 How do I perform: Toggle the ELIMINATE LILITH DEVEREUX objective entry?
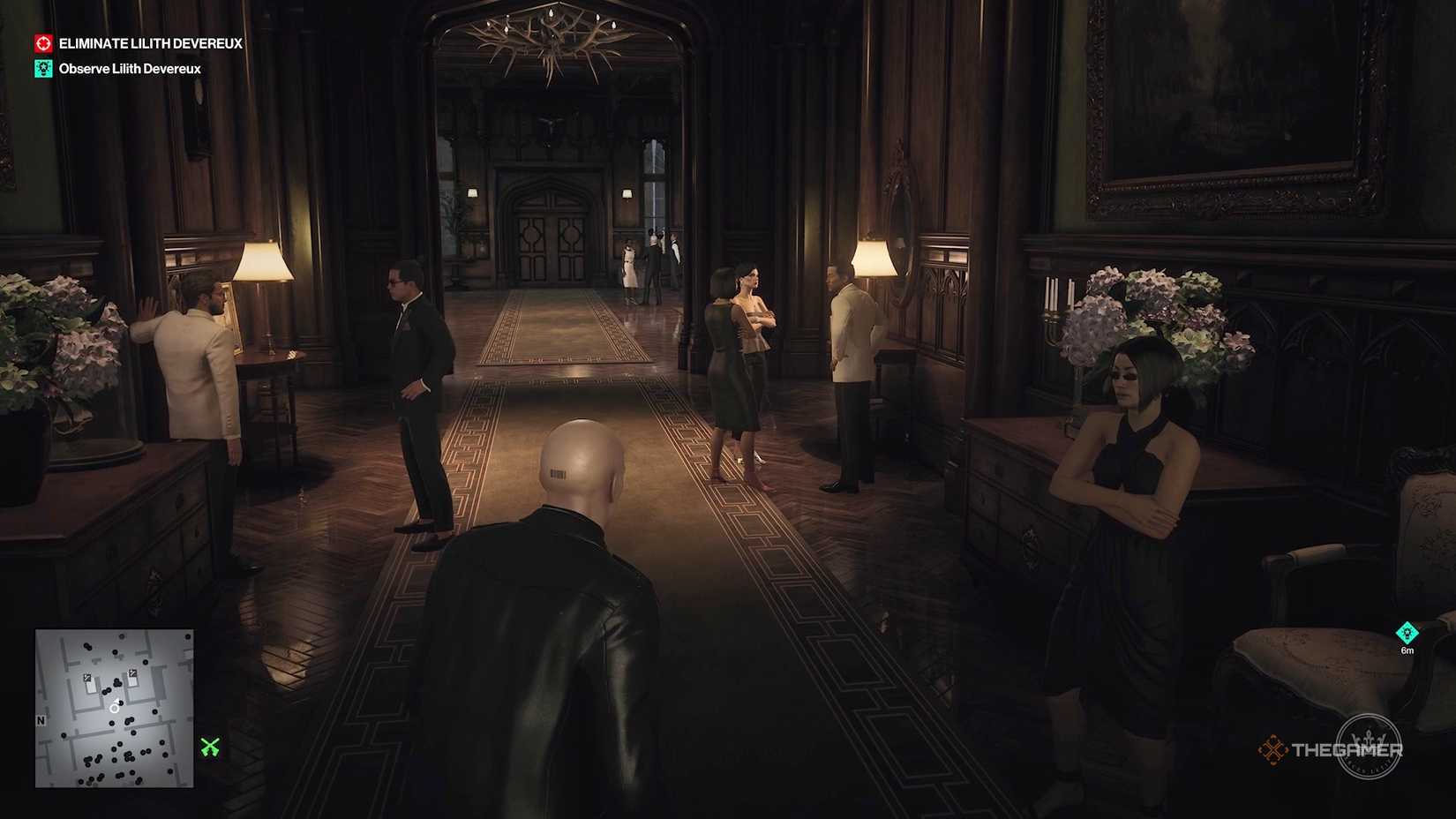(x=150, y=43)
